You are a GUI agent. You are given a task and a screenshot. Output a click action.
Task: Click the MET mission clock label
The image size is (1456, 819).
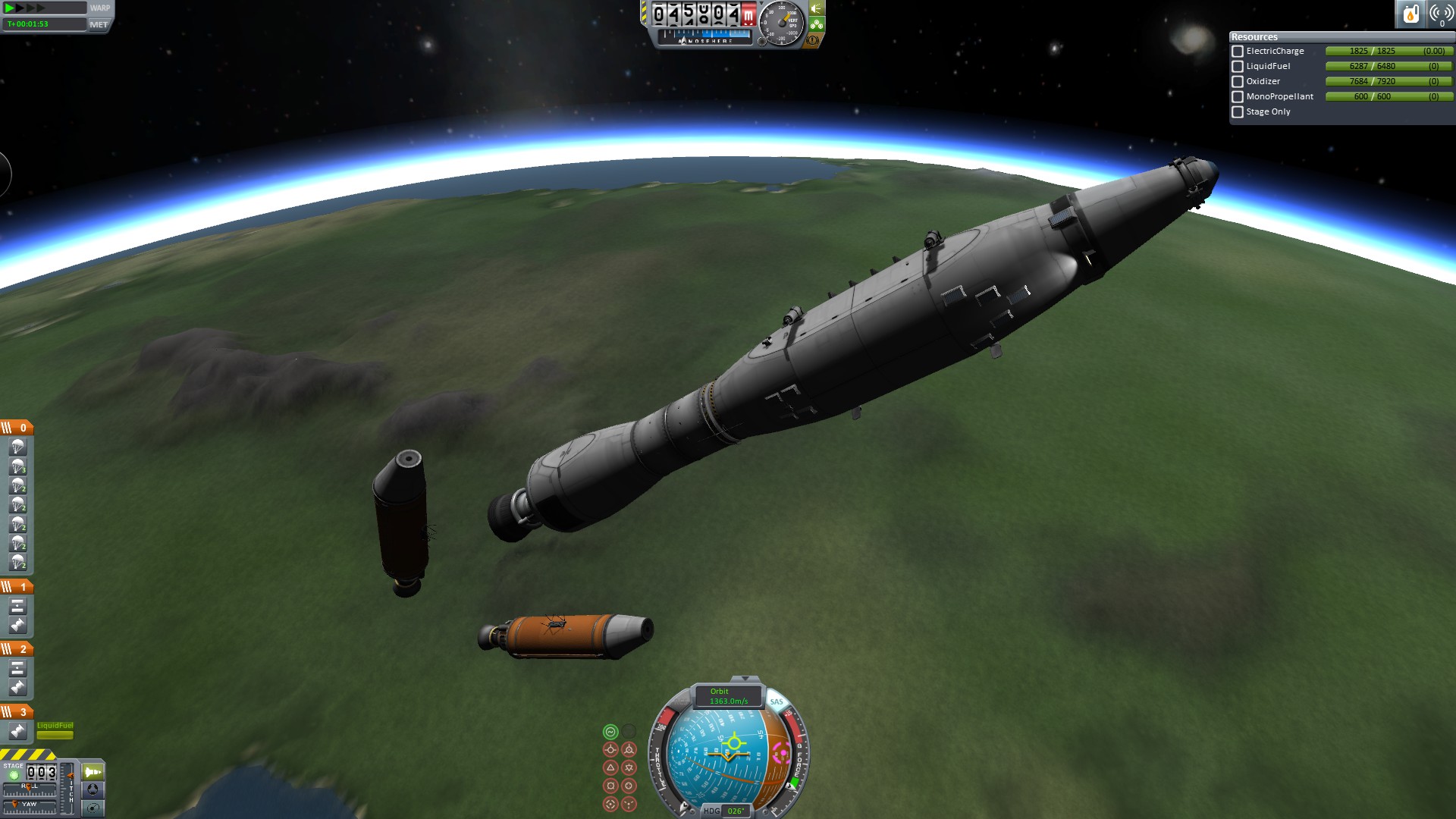99,24
